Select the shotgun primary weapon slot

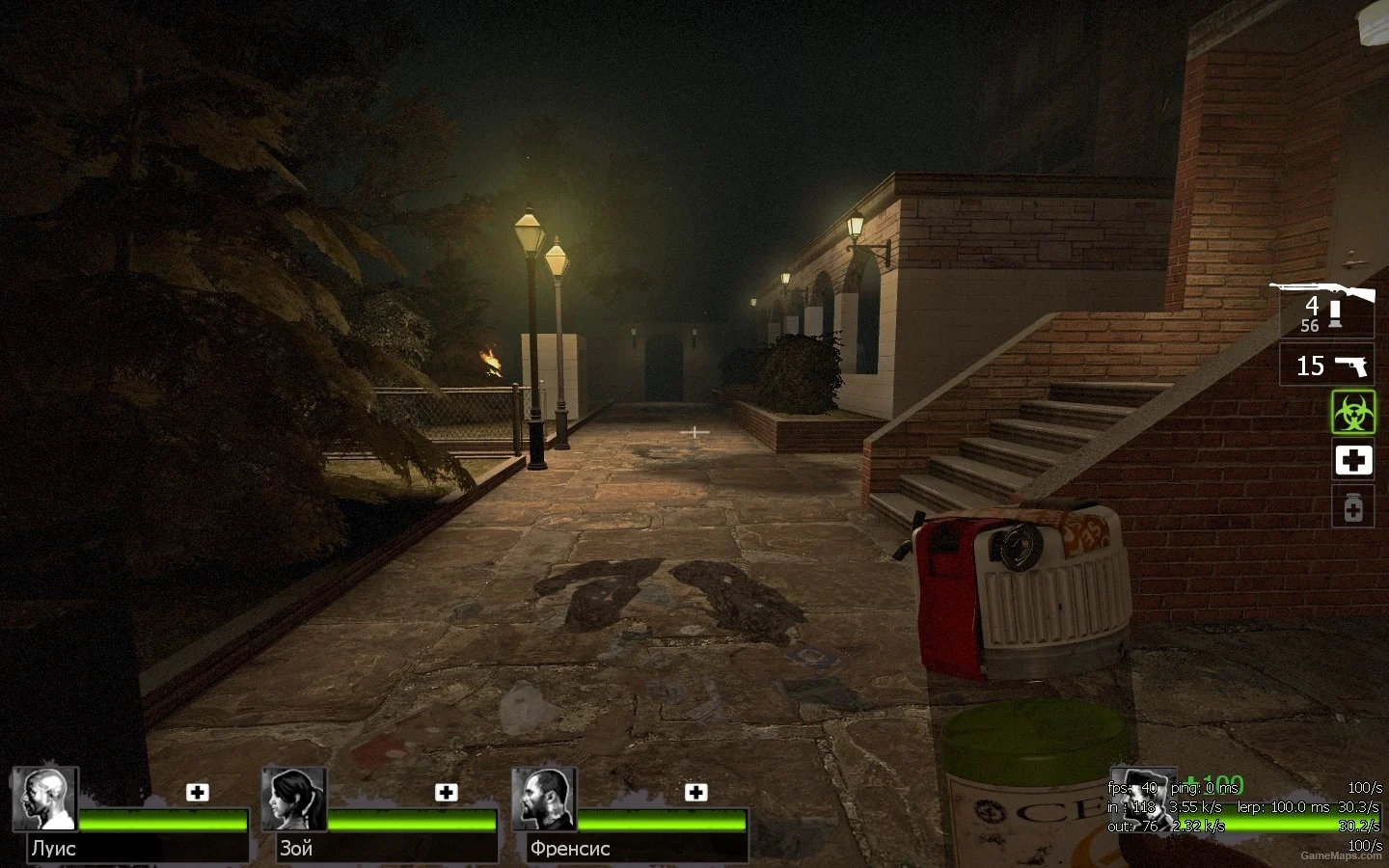[1325, 309]
